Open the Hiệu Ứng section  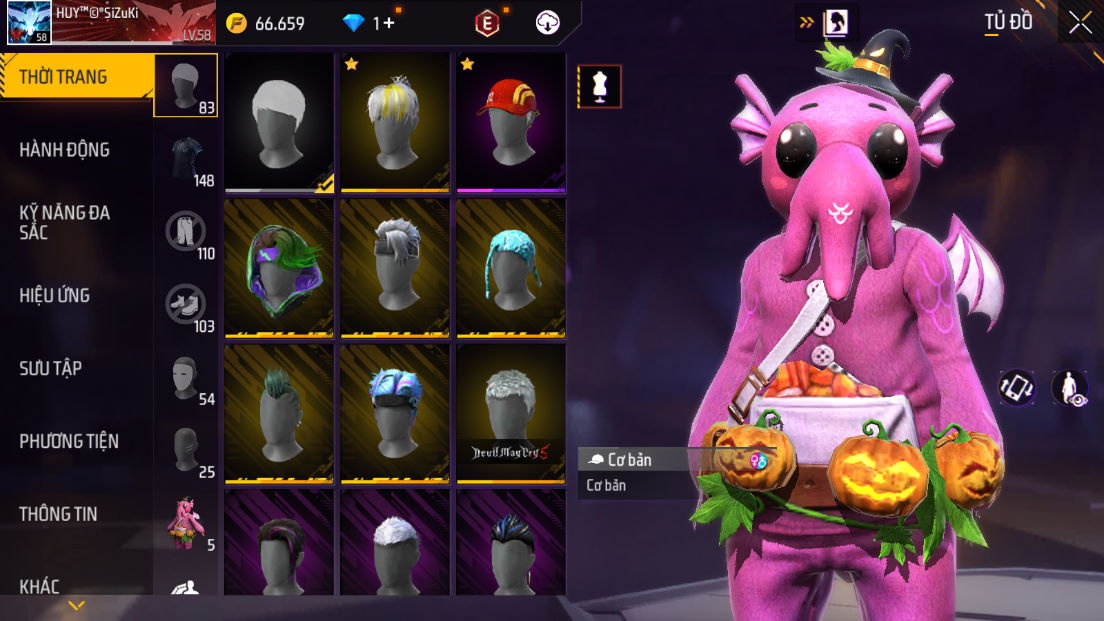(55, 295)
